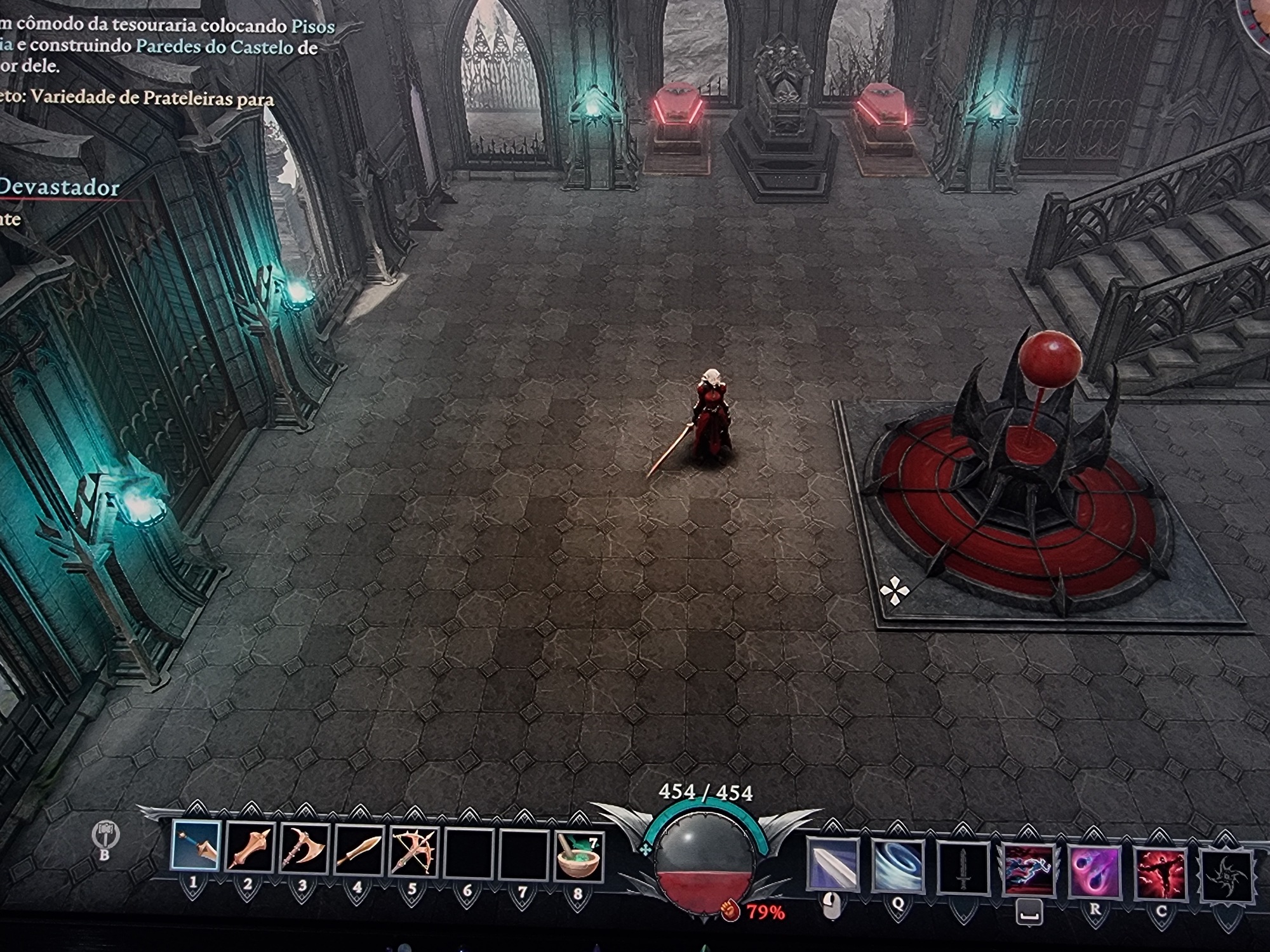Click the blood type fist icon
1270x952 pixels.
(731, 911)
